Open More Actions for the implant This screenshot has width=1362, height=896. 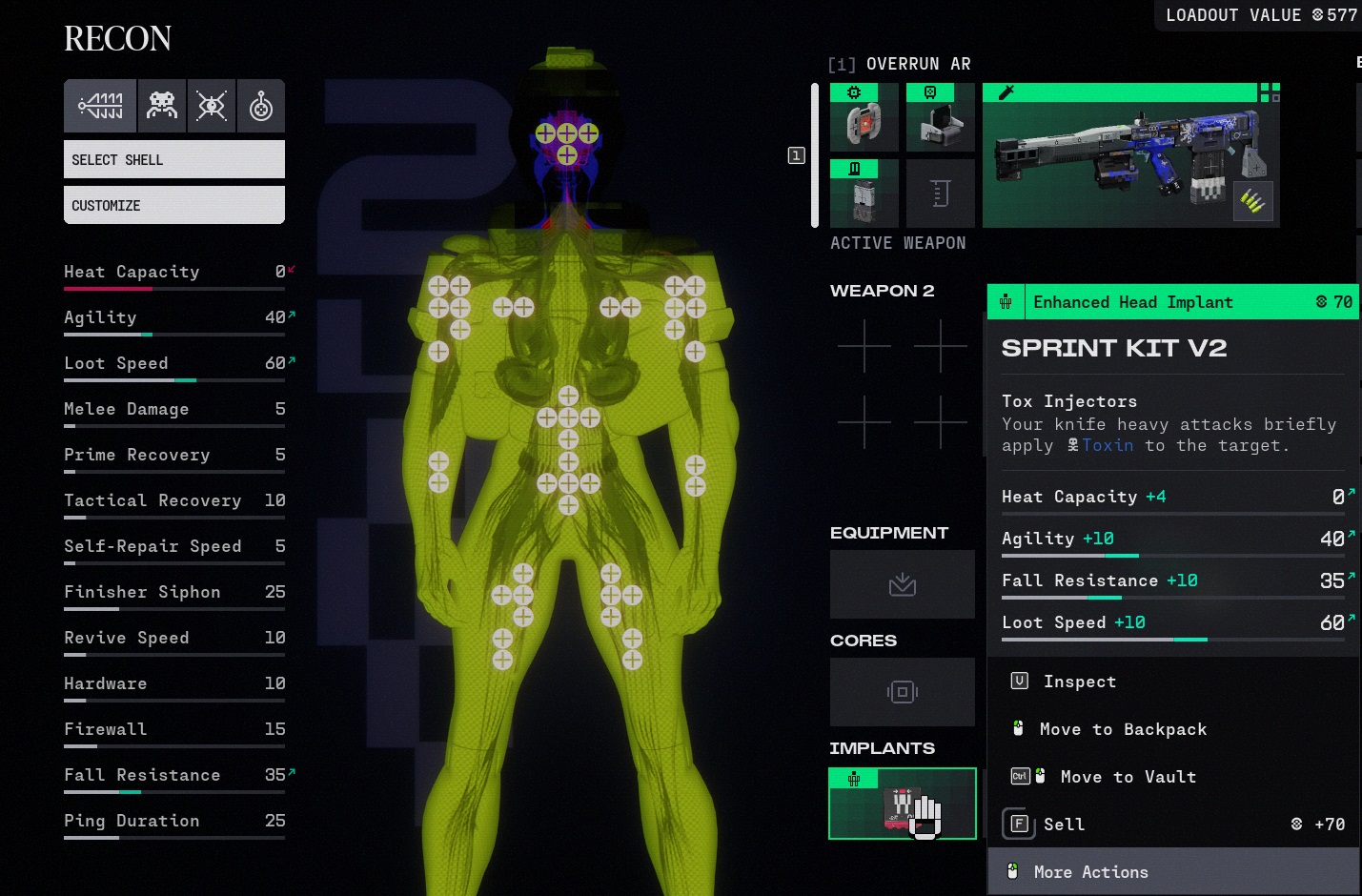tap(1090, 872)
